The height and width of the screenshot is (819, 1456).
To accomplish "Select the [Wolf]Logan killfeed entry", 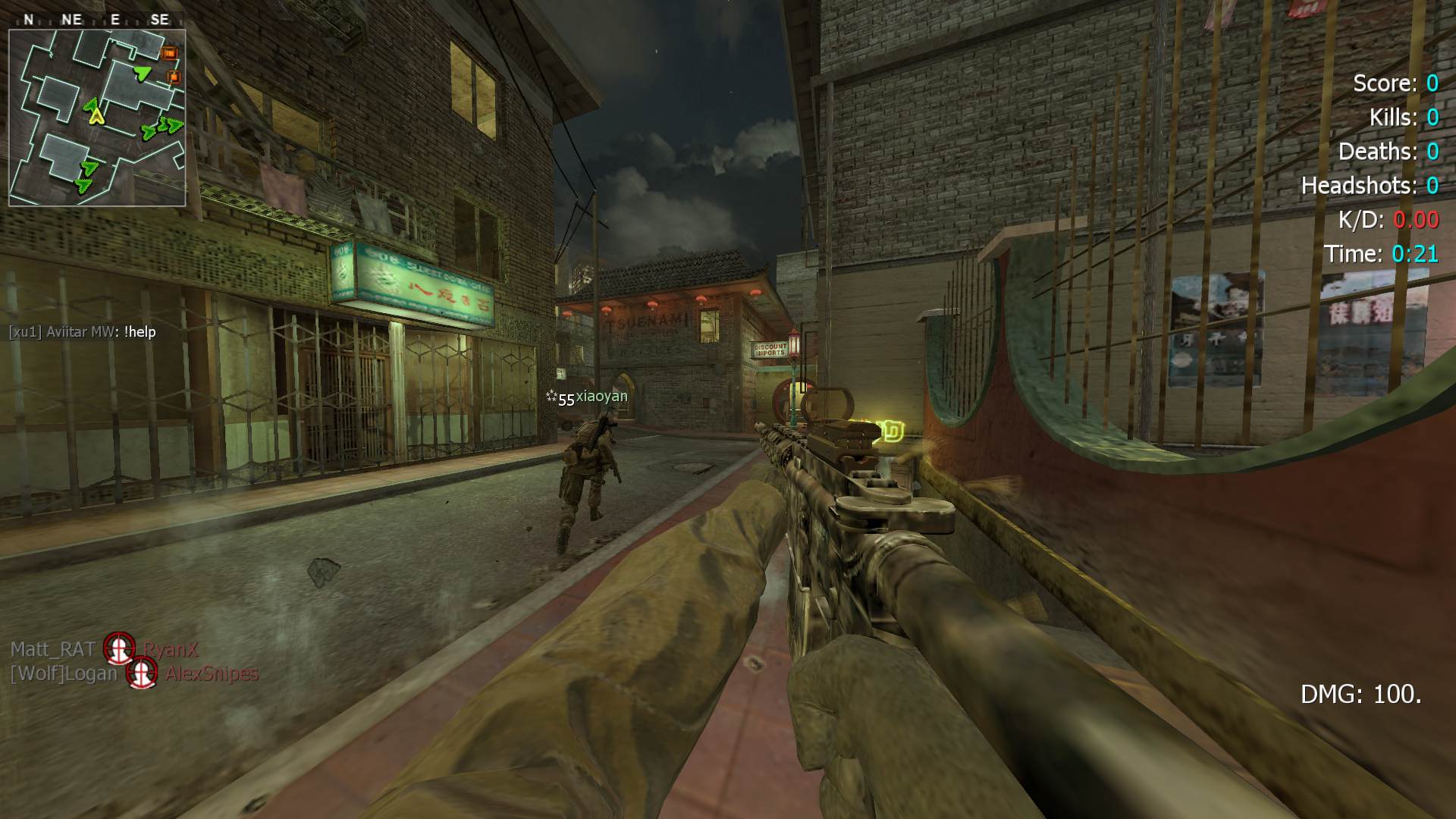I will pyautogui.click(x=134, y=673).
